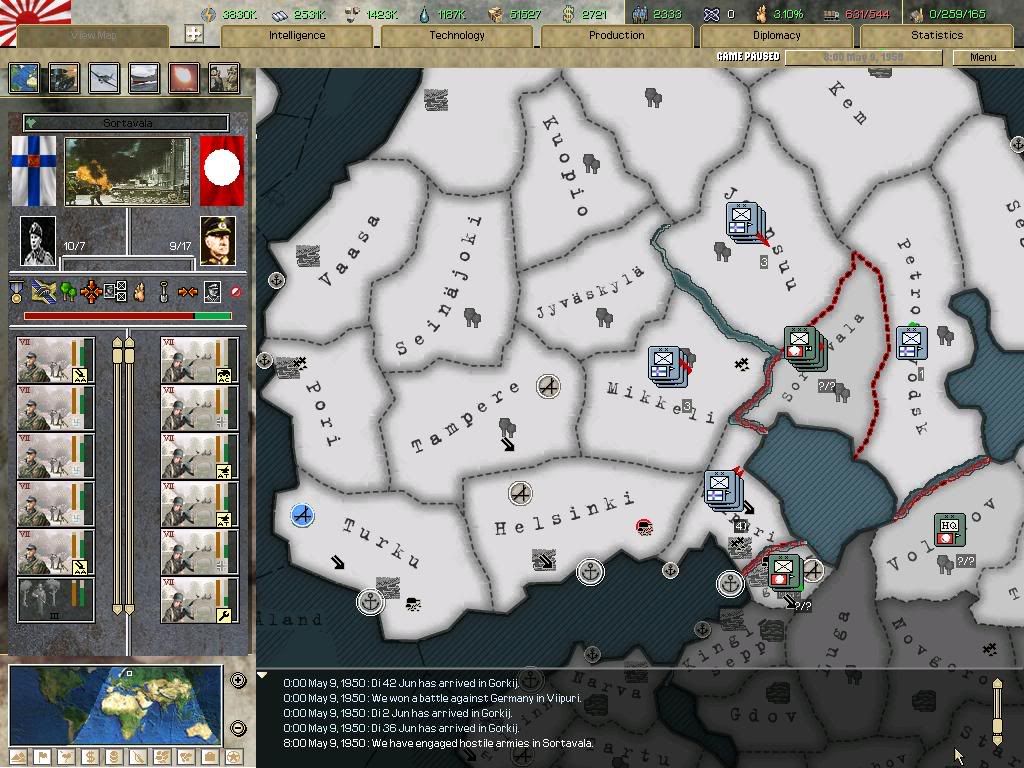Select the greyed-out militia division tile
Image resolution: width=1024 pixels, height=768 pixels.
point(56,600)
